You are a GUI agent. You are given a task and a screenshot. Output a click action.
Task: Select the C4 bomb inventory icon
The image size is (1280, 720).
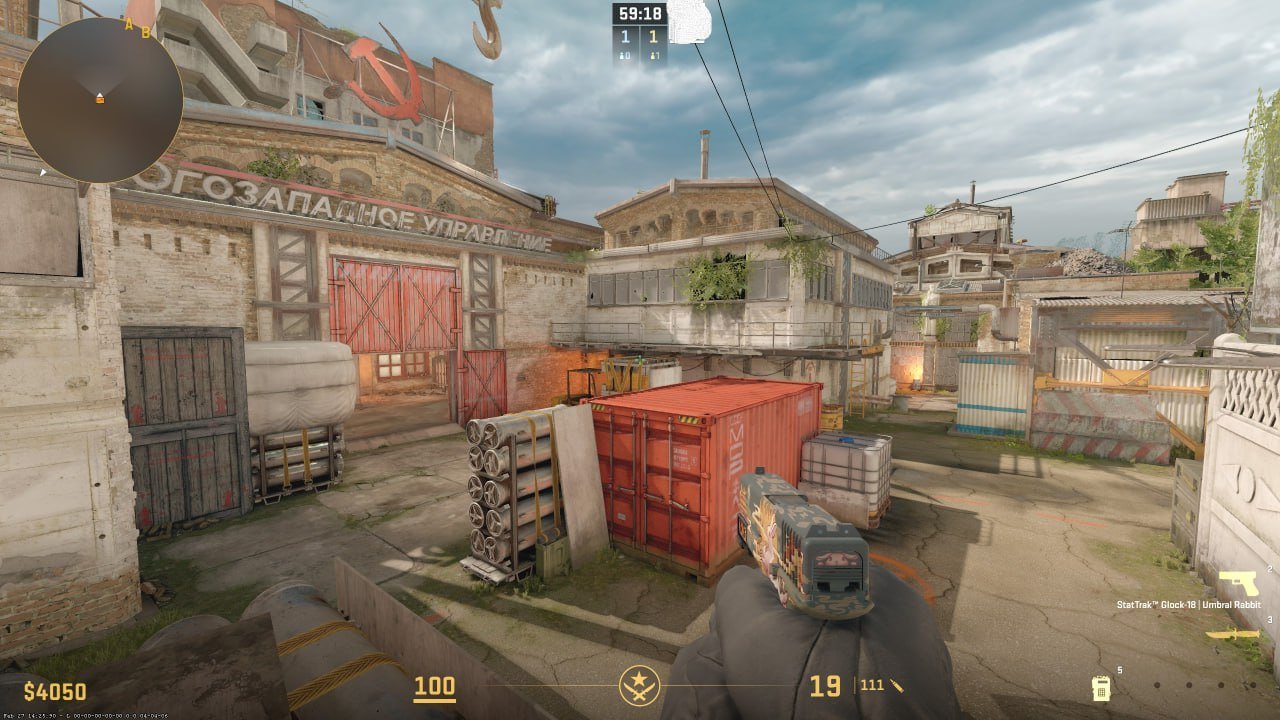coord(1100,687)
